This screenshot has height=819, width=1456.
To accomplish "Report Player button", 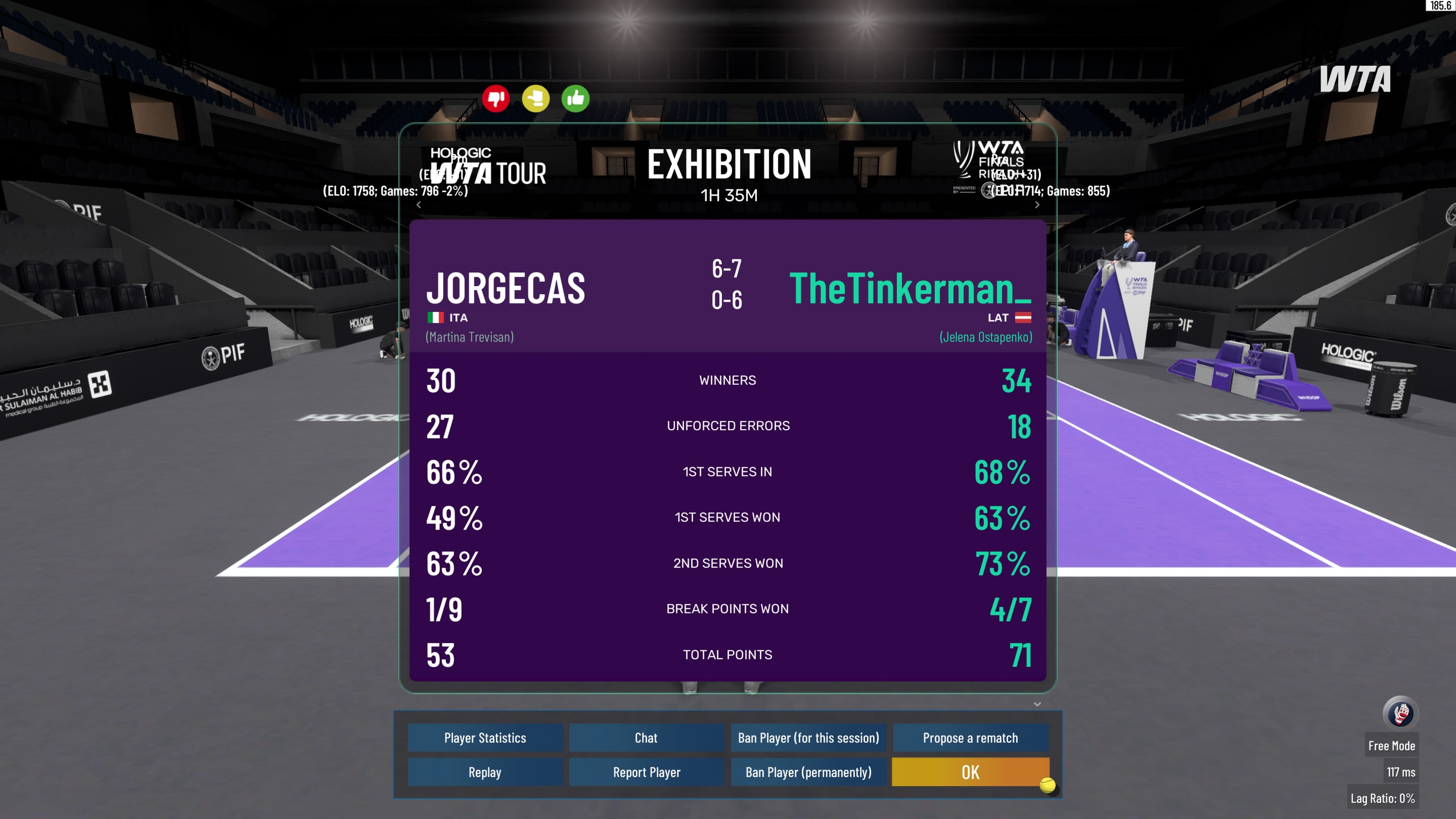I will point(646,772).
